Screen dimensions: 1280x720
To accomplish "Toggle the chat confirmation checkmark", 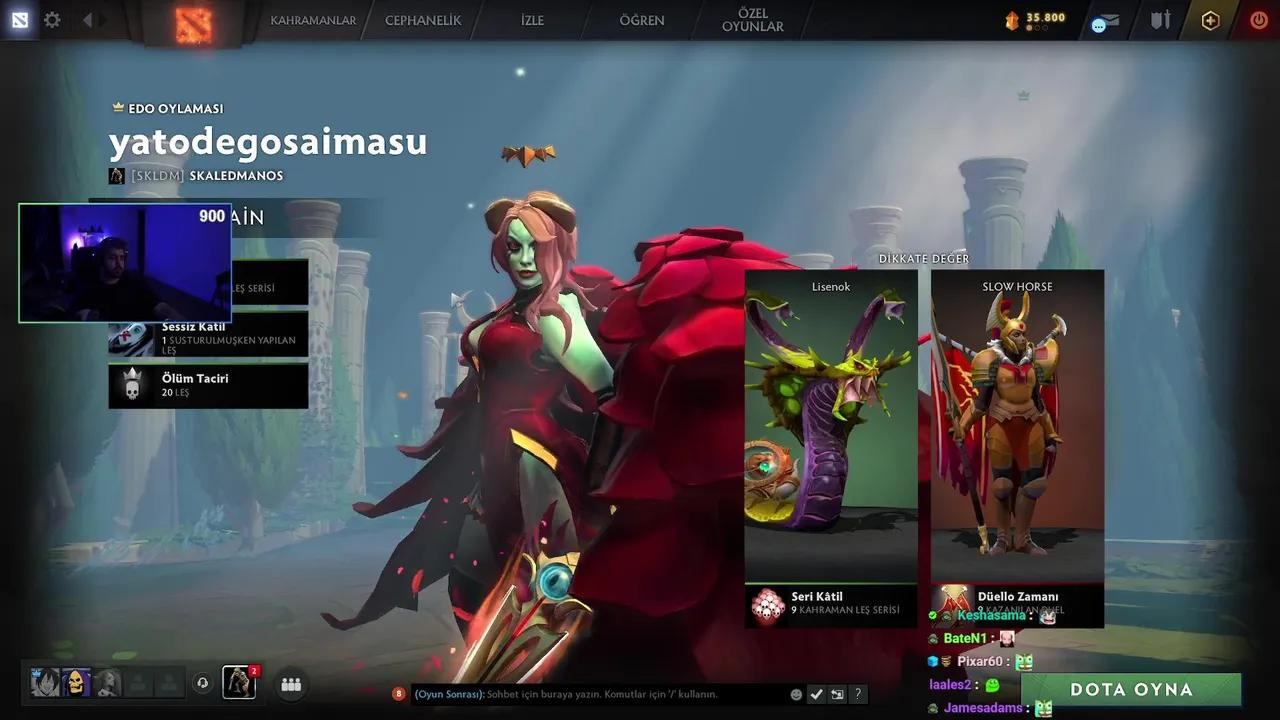I will coord(816,693).
